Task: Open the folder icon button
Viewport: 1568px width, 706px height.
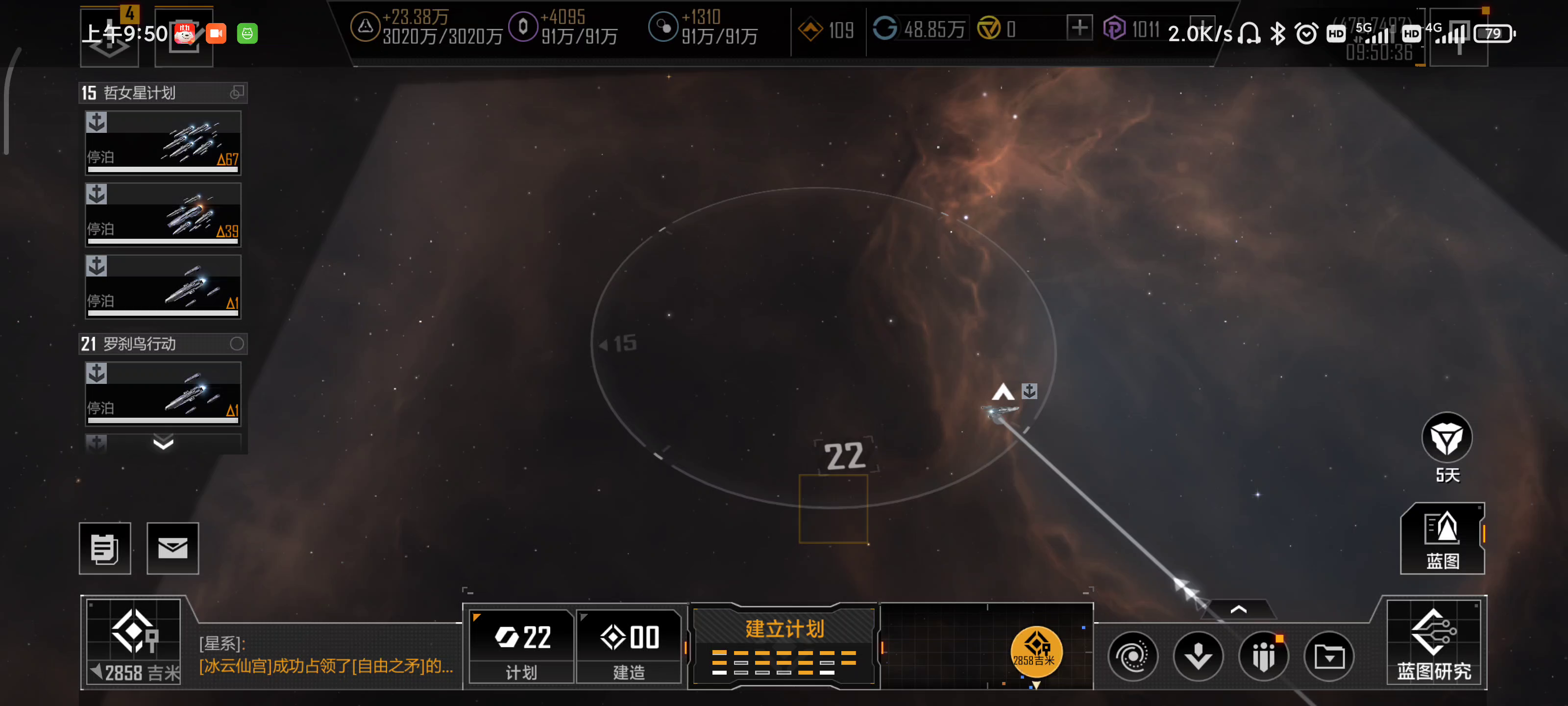Action: click(x=1329, y=656)
